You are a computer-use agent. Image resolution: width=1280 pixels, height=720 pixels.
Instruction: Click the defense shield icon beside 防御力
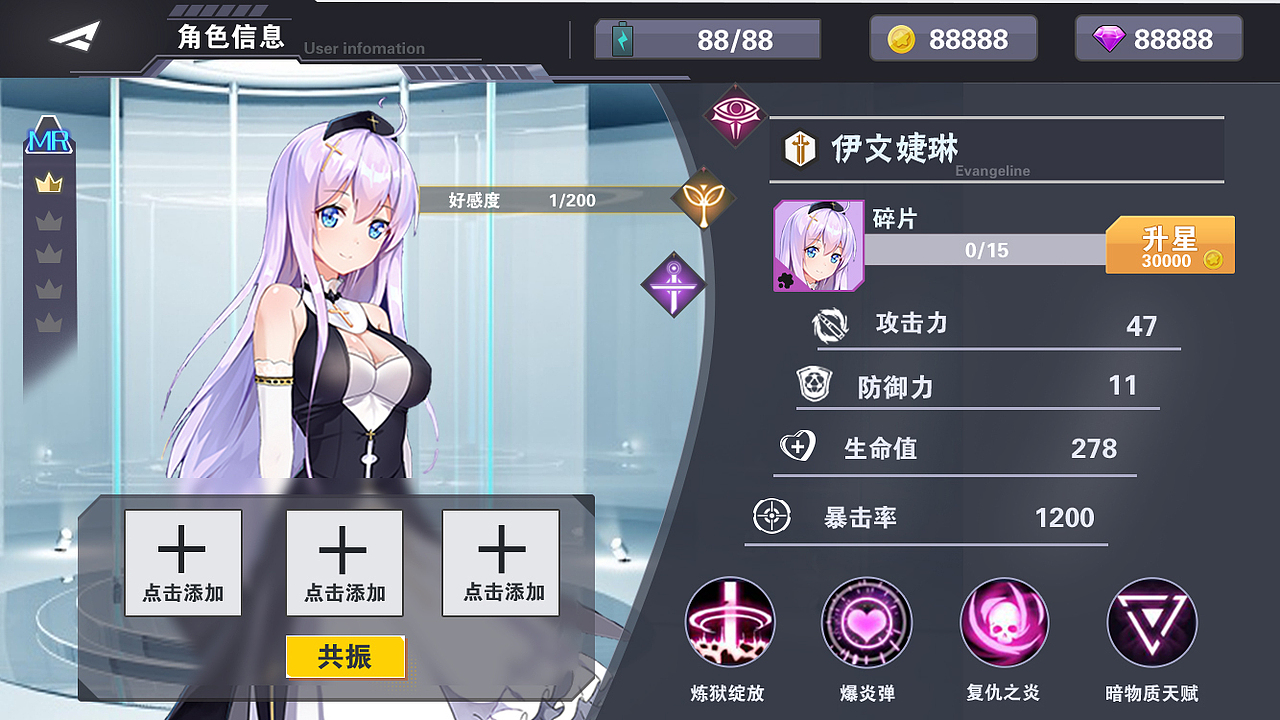(815, 385)
